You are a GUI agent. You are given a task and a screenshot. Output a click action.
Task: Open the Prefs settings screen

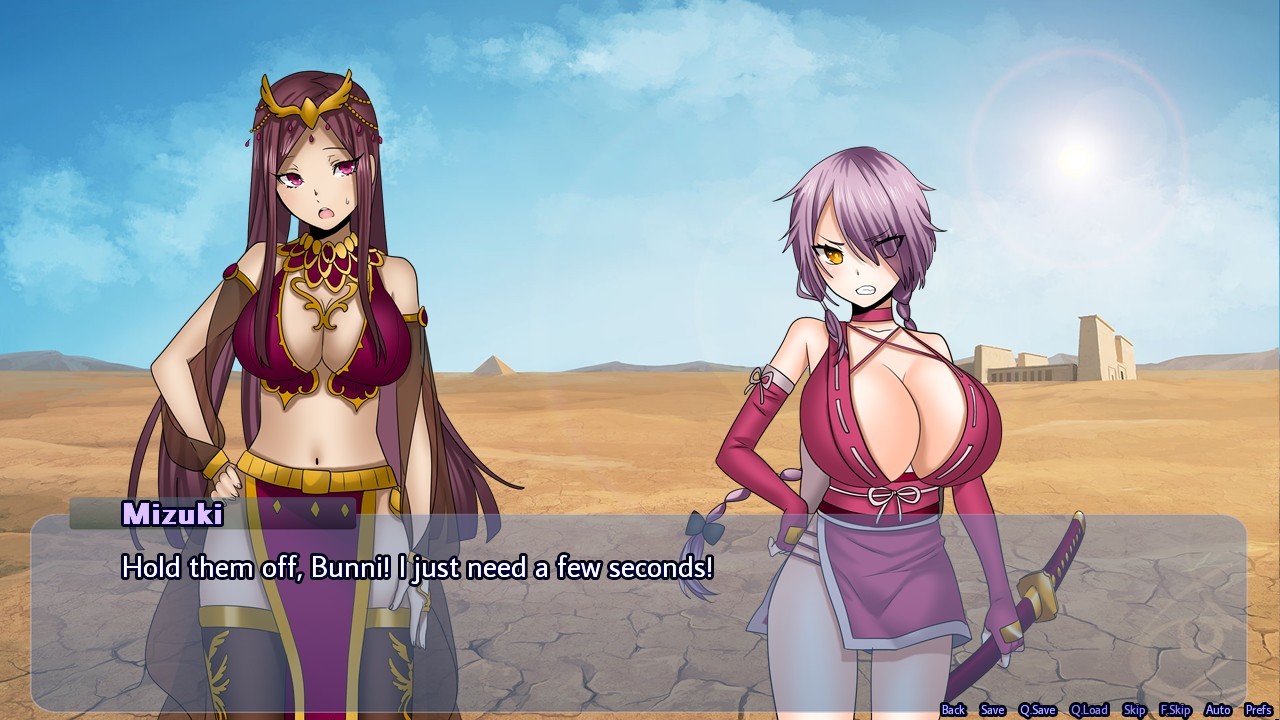(1259, 709)
